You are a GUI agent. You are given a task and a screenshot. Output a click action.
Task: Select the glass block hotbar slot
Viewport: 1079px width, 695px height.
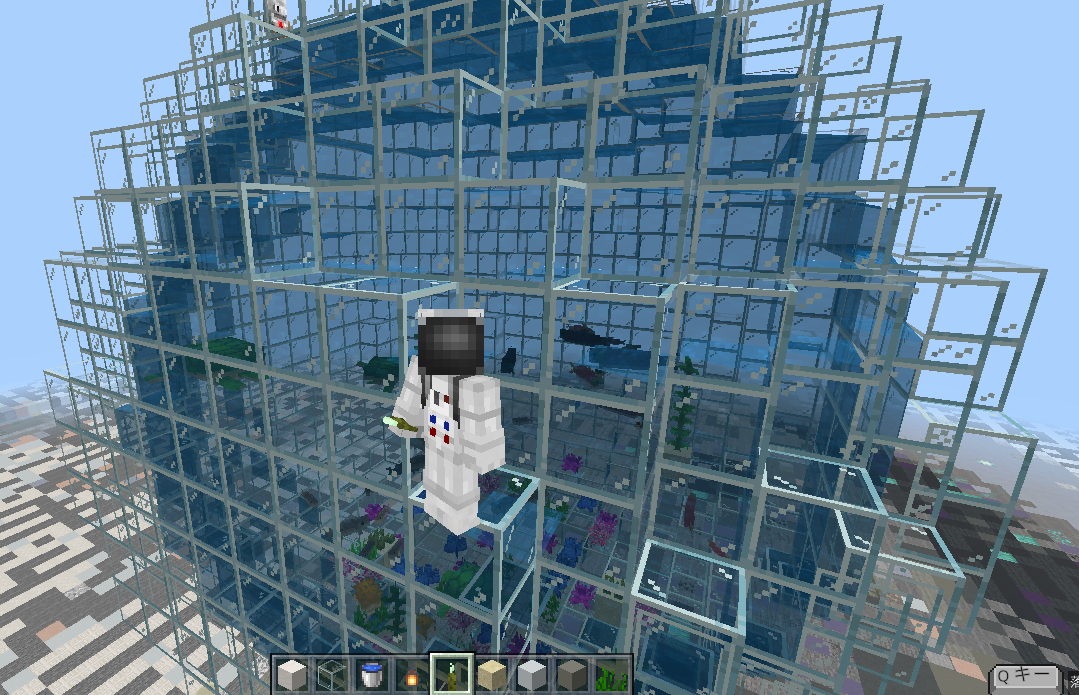[x=331, y=673]
